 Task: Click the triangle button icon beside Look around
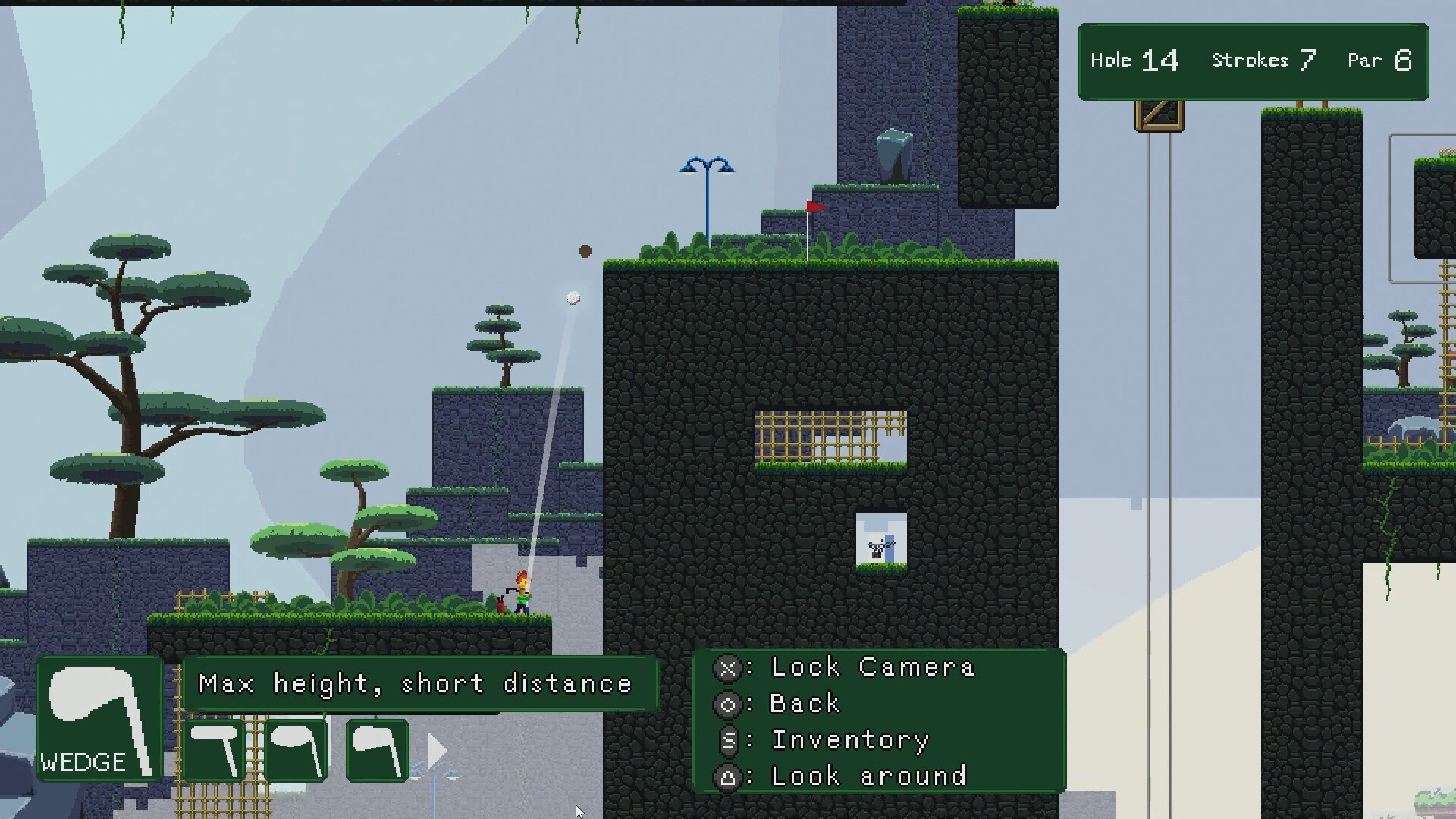coord(728,777)
